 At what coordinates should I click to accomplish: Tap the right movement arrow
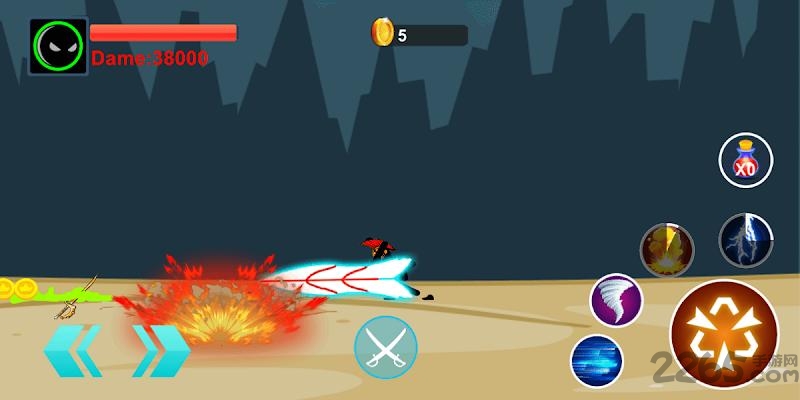click(x=160, y=350)
